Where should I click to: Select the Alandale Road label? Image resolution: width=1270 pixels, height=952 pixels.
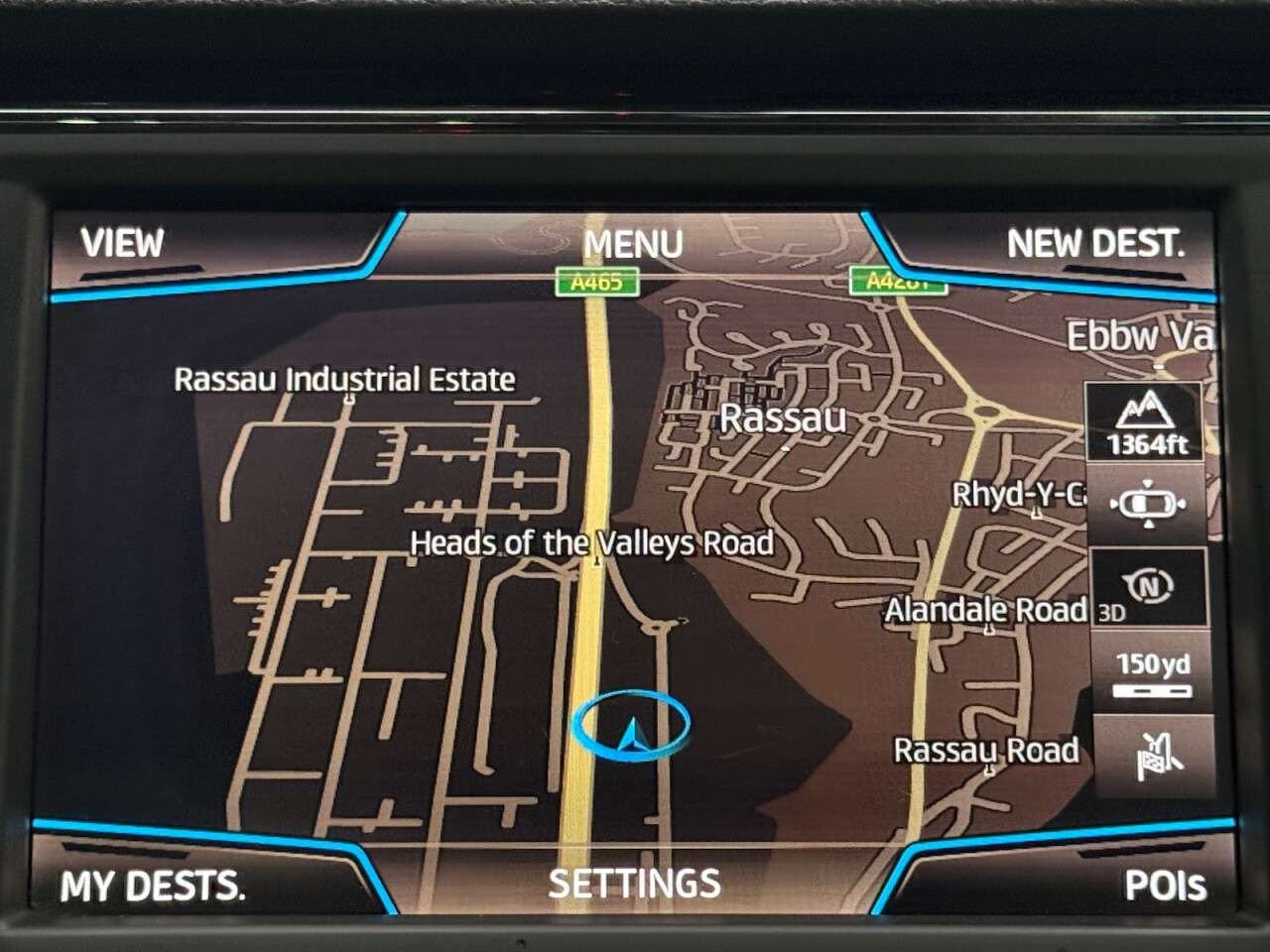click(986, 610)
